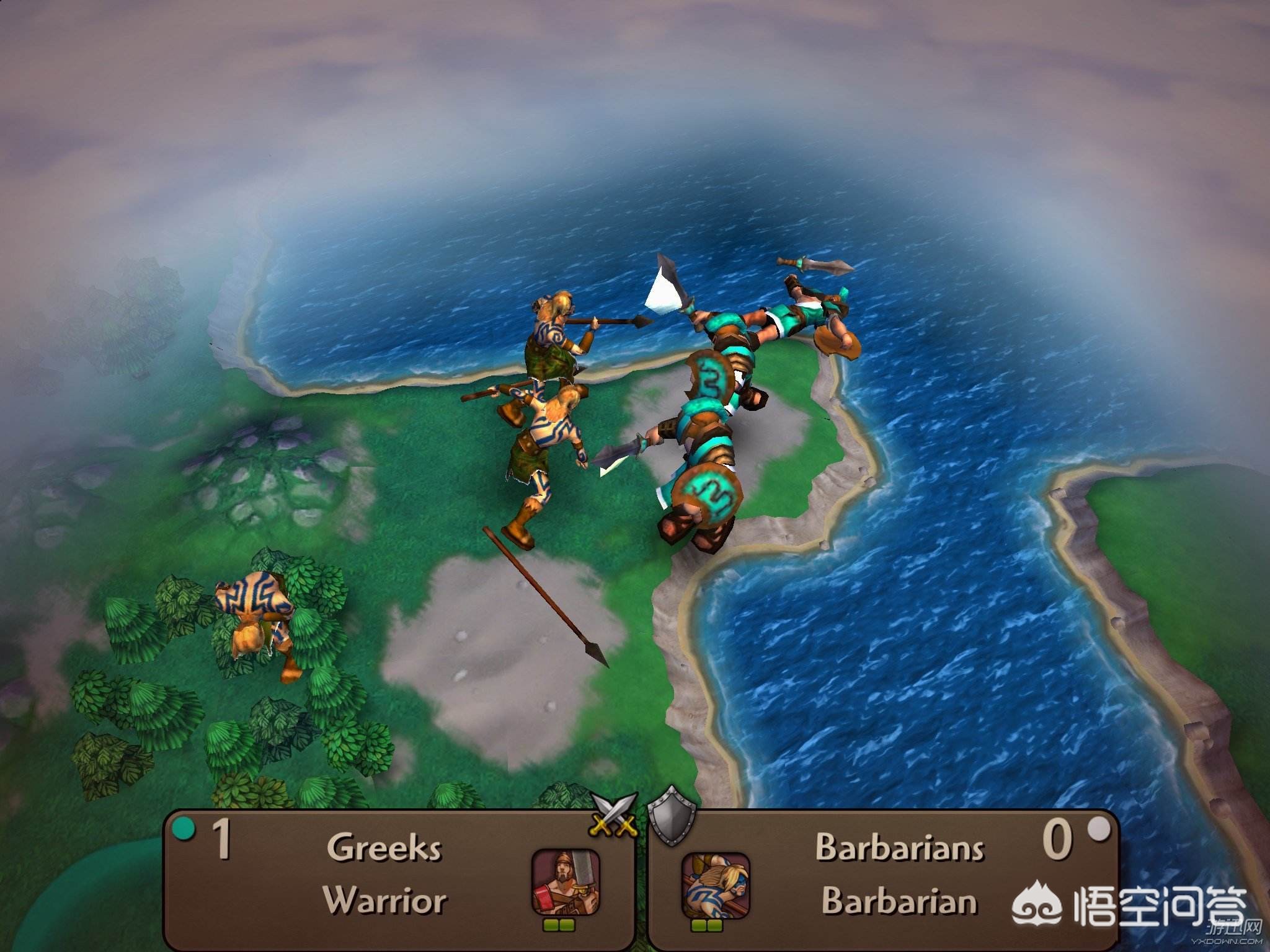Select the Barbarian unit portrait
Image resolution: width=1270 pixels, height=952 pixels.
715,886
